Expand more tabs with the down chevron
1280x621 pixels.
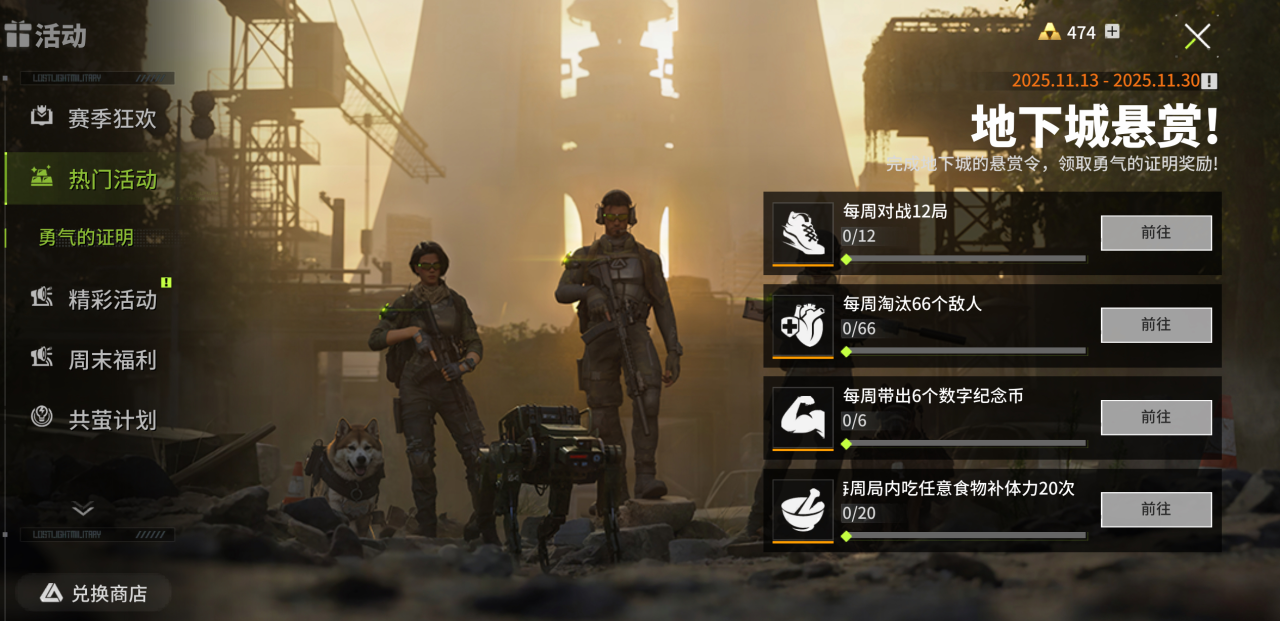click(84, 509)
